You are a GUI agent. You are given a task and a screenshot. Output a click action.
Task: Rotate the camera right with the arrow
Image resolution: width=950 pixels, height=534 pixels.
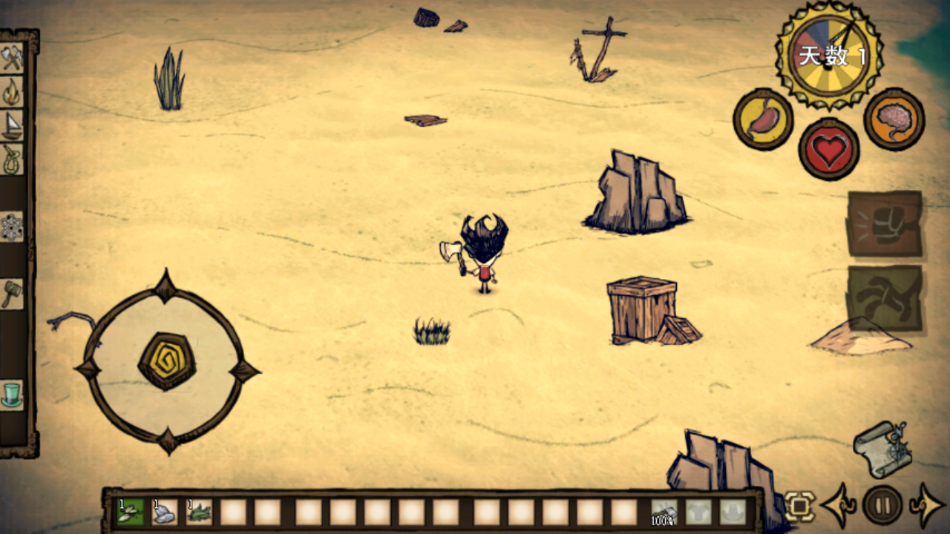(x=928, y=505)
